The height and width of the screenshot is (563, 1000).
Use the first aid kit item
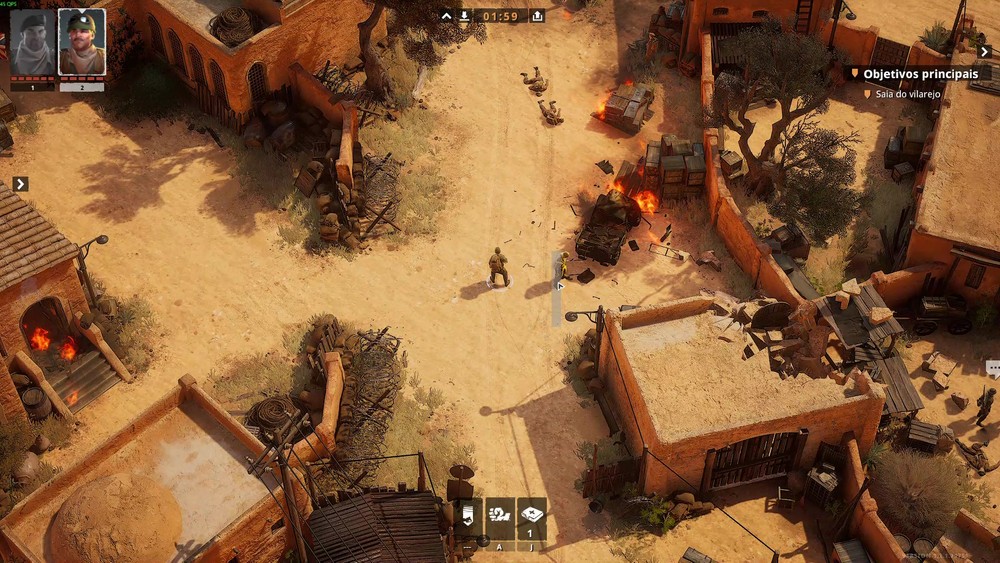tap(532, 515)
